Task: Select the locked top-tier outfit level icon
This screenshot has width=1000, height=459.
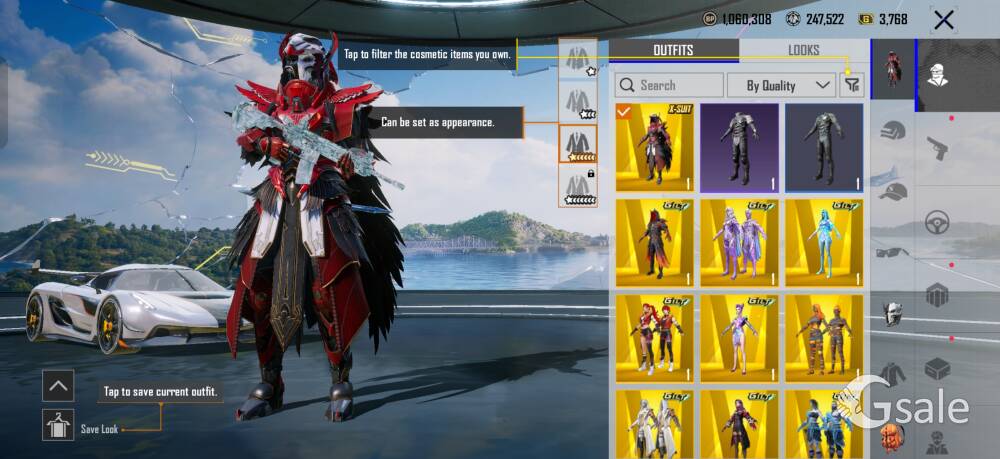Action: tap(577, 187)
